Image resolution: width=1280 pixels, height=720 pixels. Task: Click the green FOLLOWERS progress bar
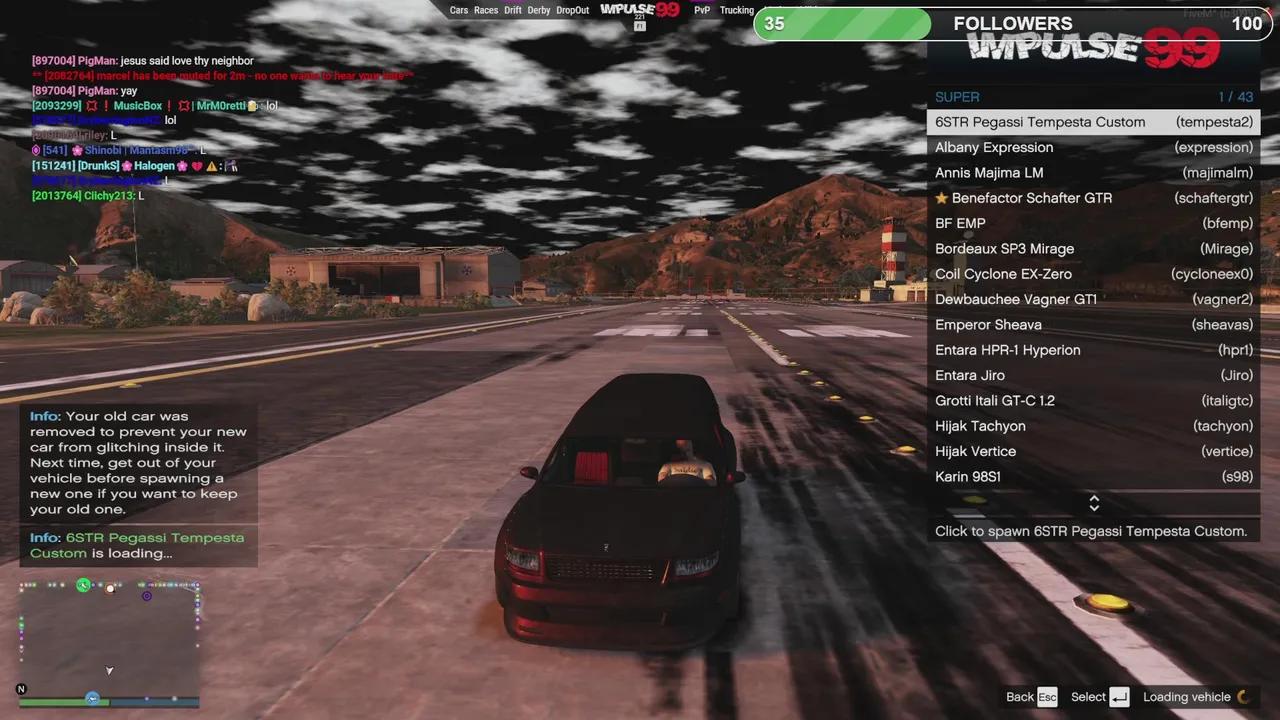[x=840, y=23]
